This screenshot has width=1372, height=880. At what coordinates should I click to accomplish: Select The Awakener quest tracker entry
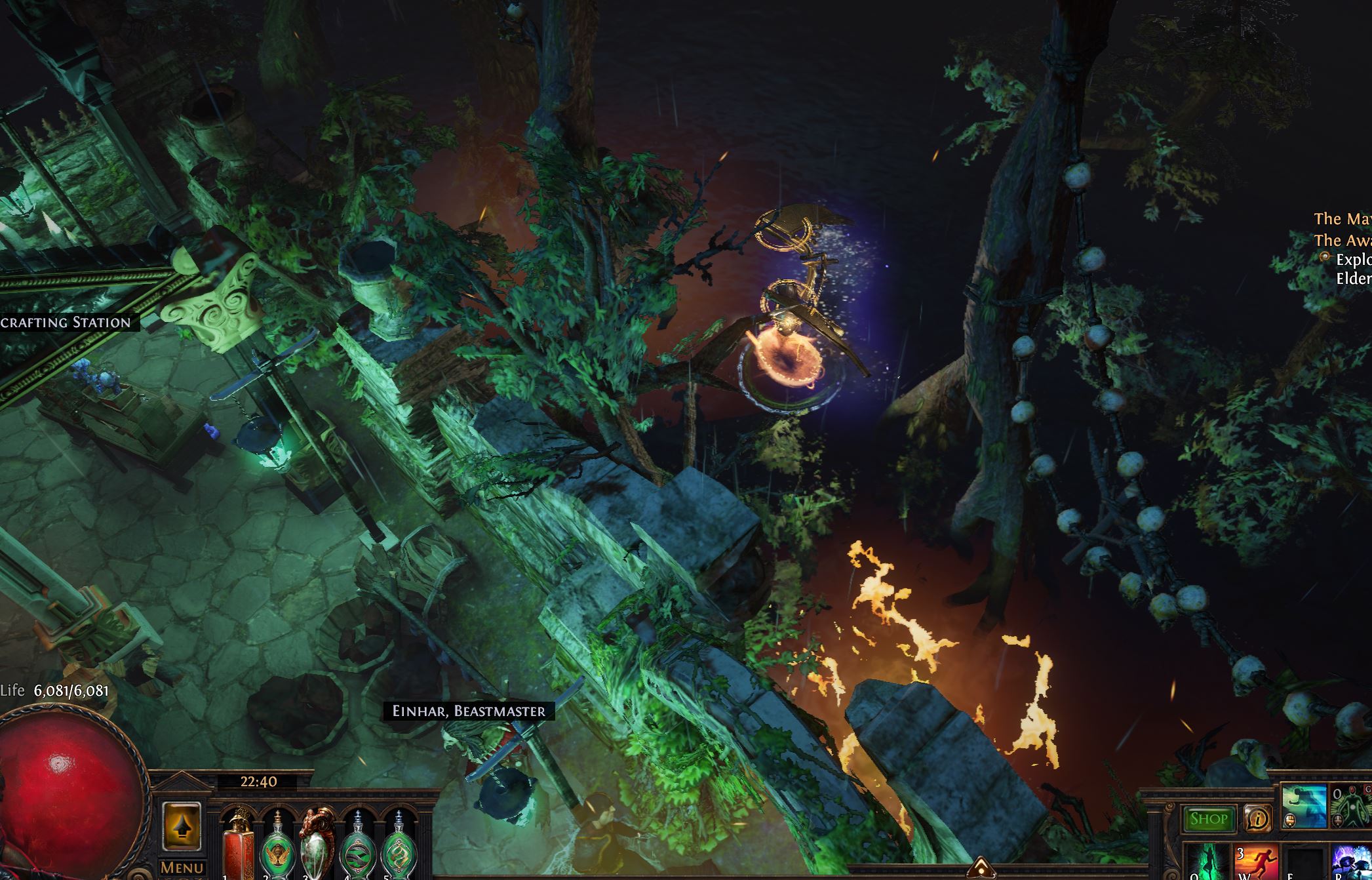(1342, 240)
